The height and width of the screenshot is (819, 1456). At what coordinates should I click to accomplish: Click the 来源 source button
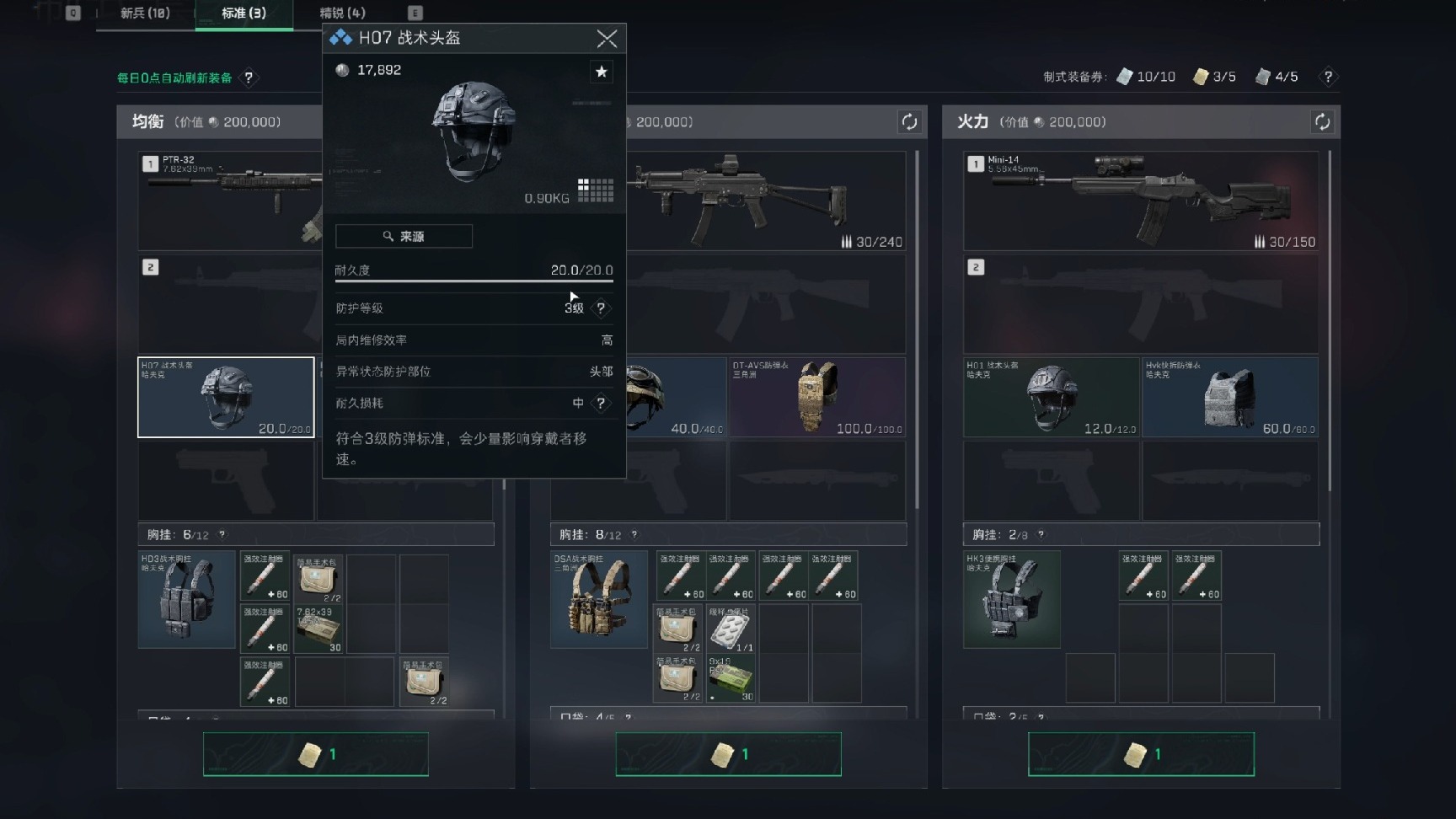click(x=404, y=237)
